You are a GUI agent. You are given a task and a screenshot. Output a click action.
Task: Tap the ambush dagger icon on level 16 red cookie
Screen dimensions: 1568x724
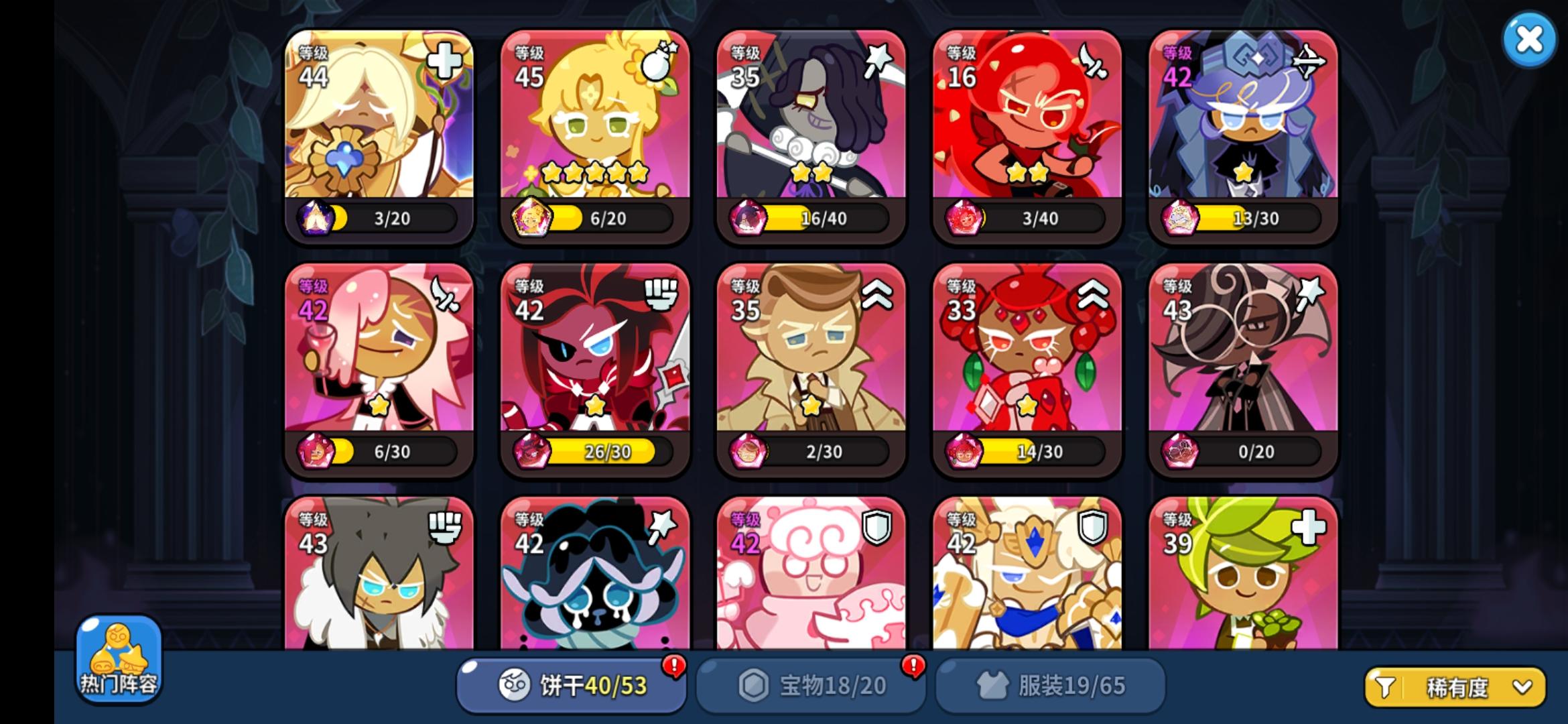1094,61
